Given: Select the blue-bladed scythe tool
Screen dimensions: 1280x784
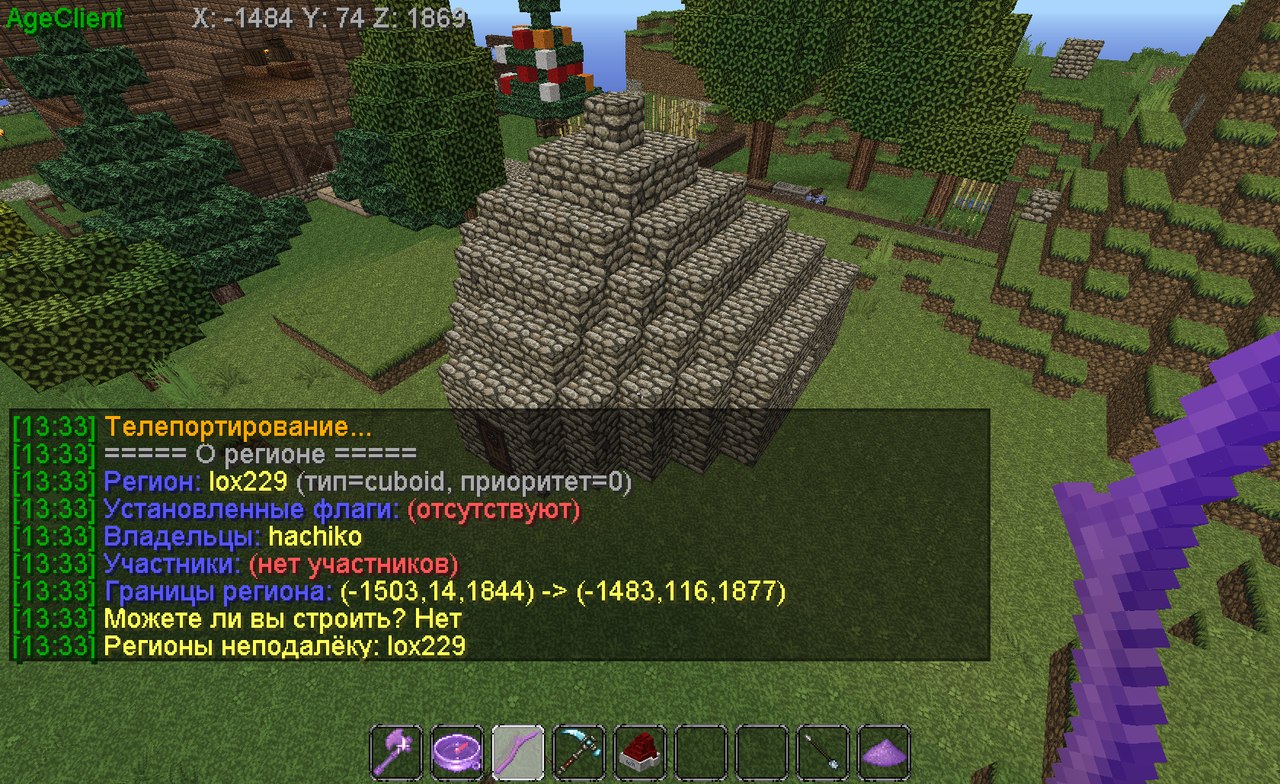Looking at the screenshot, I should point(579,748).
